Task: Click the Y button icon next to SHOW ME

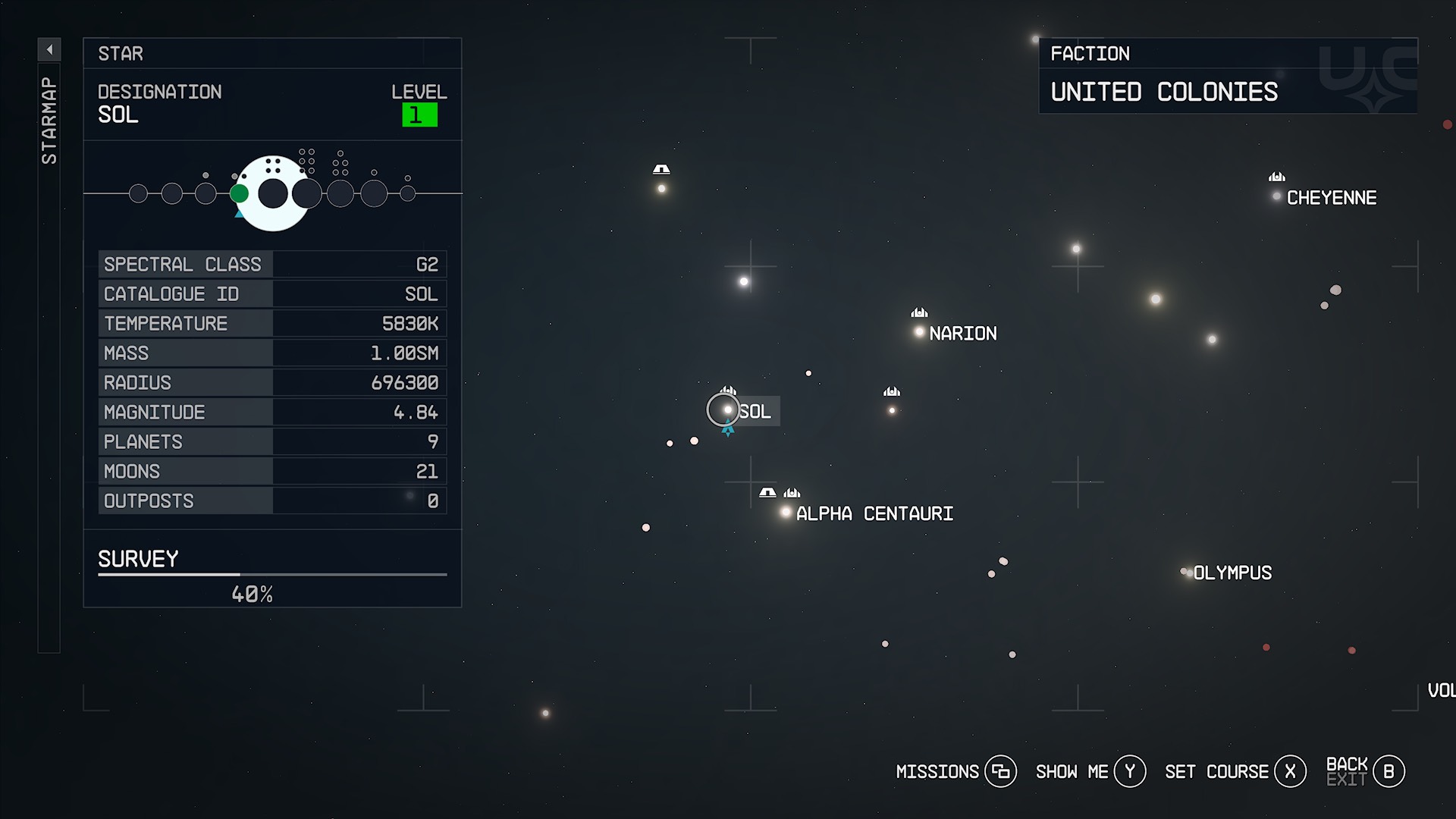Action: pos(1129,770)
